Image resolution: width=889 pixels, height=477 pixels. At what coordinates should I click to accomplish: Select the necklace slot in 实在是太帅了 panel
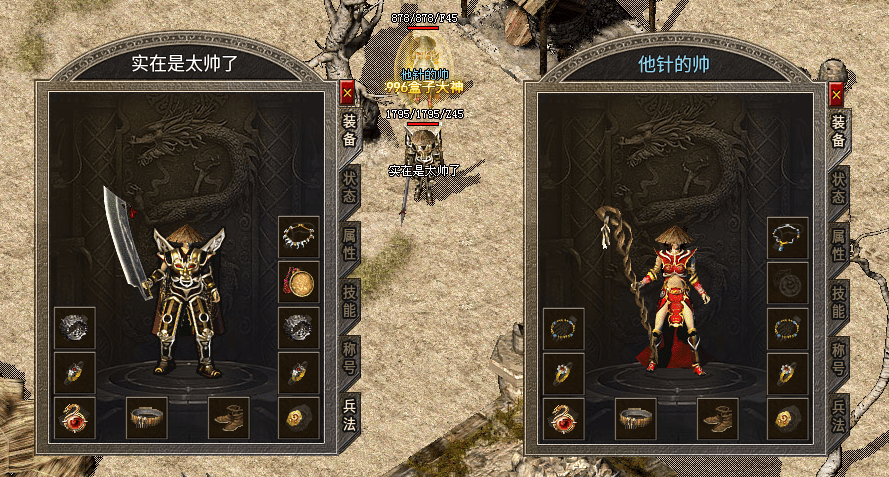(299, 237)
